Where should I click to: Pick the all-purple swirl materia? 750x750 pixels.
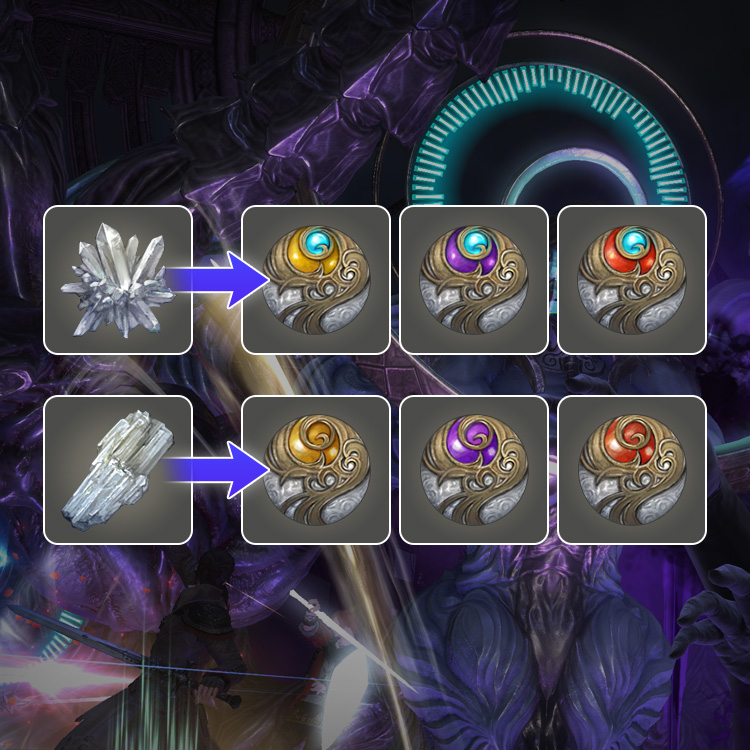[473, 469]
